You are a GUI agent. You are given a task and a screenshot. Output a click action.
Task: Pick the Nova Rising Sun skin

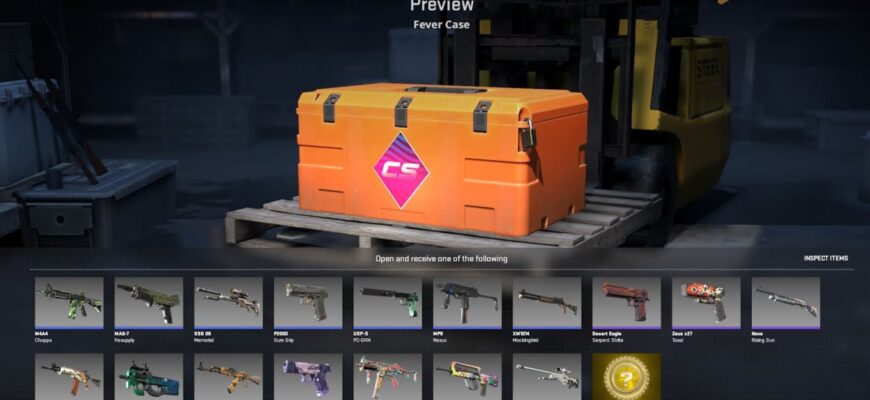[785, 301]
